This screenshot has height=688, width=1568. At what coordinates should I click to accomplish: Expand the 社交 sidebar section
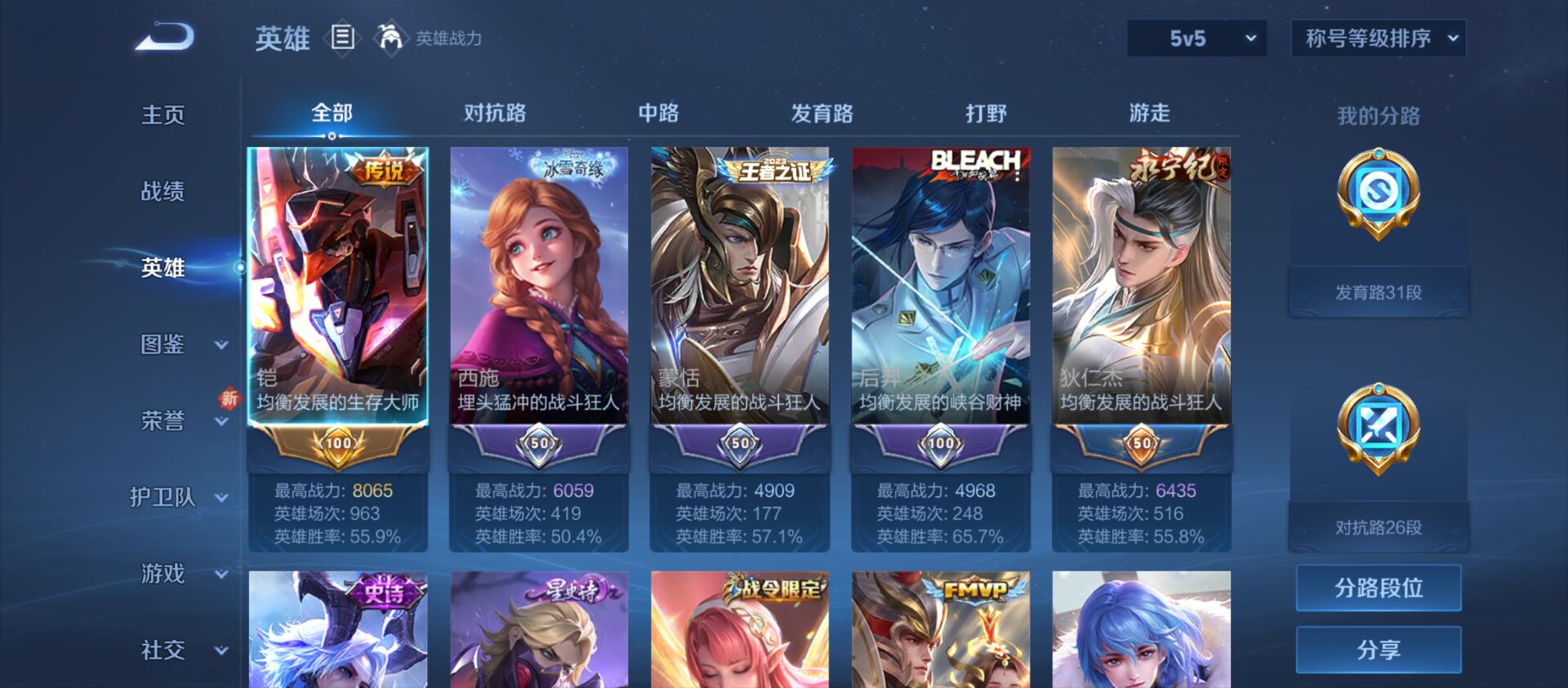[x=161, y=650]
